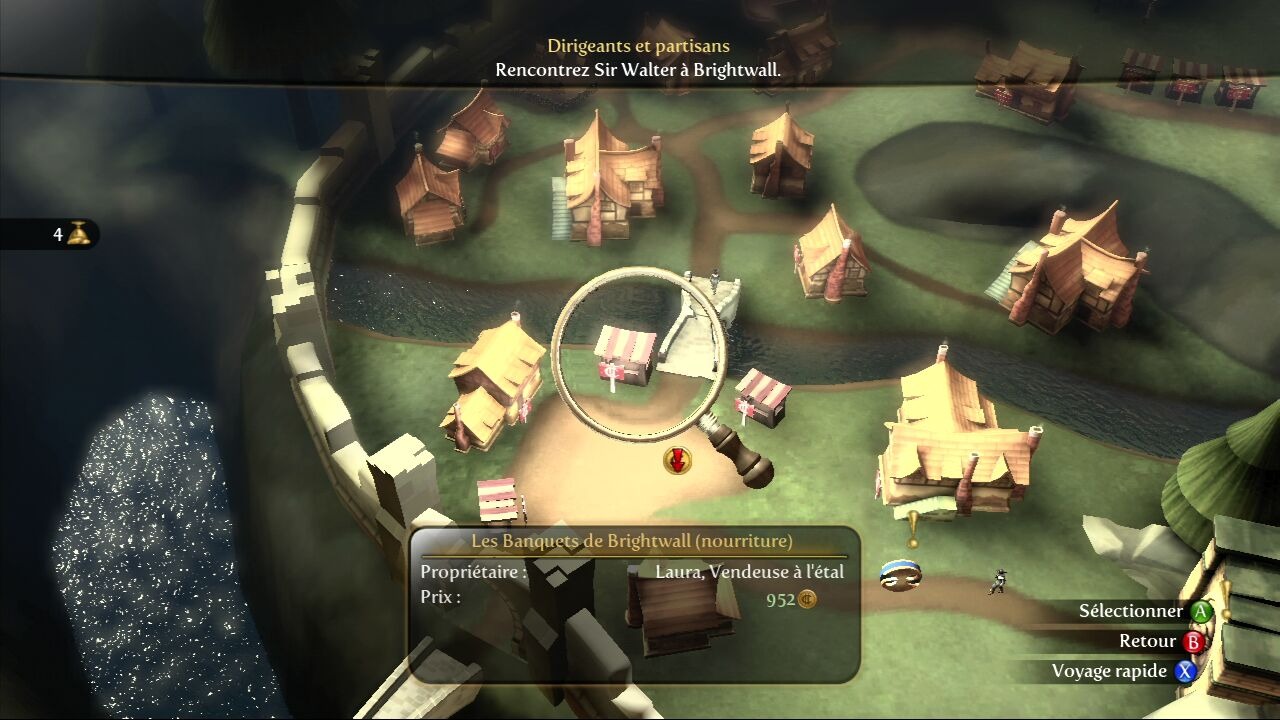Choose the blue-and-white round map marker
Screen dimensions: 1280x720
coord(900,574)
